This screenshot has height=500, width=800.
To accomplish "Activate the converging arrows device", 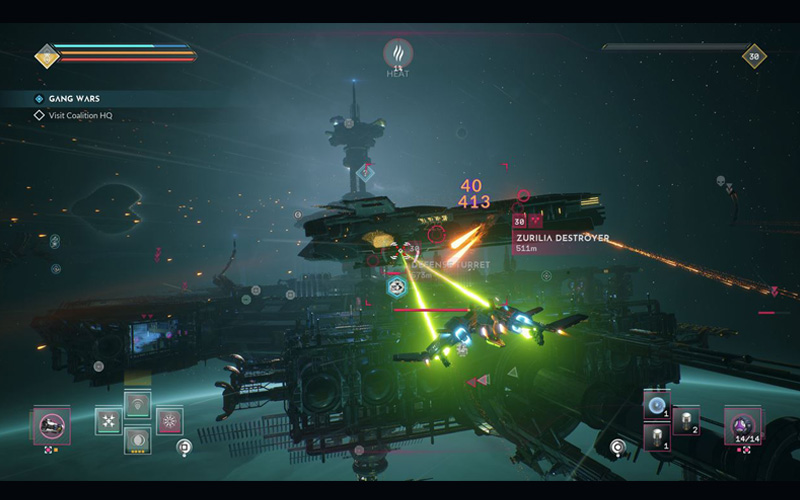I will [x=107, y=421].
